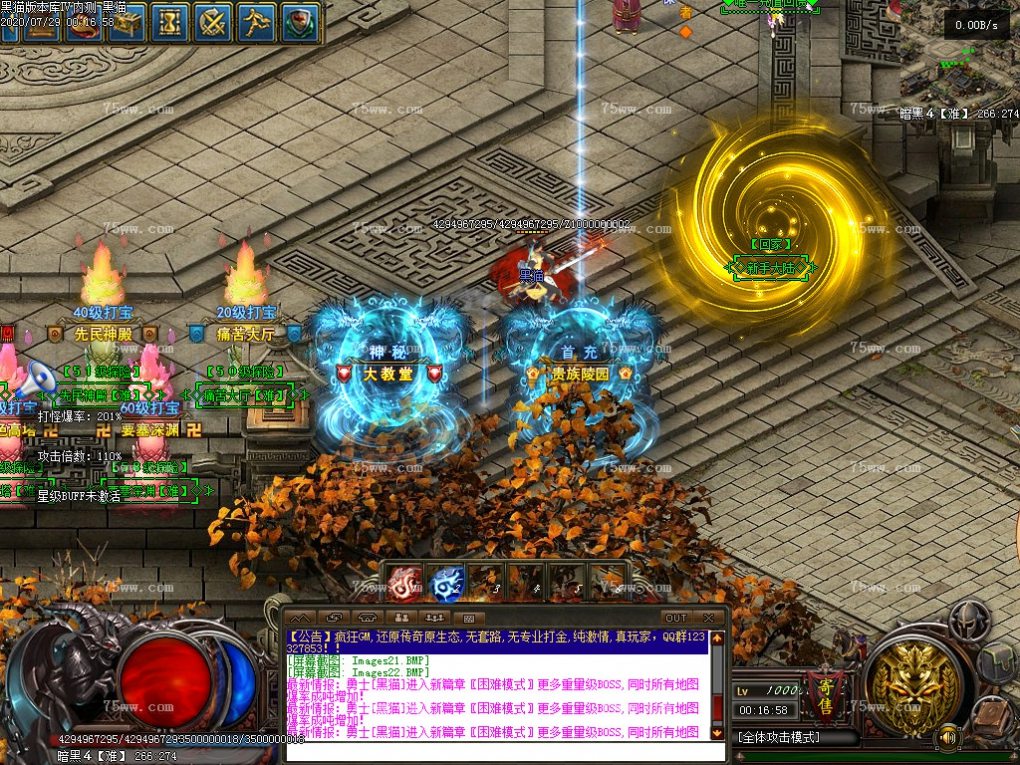The width and height of the screenshot is (1020, 765).
Task: Open the backpack inventory button
Action: point(998,662)
